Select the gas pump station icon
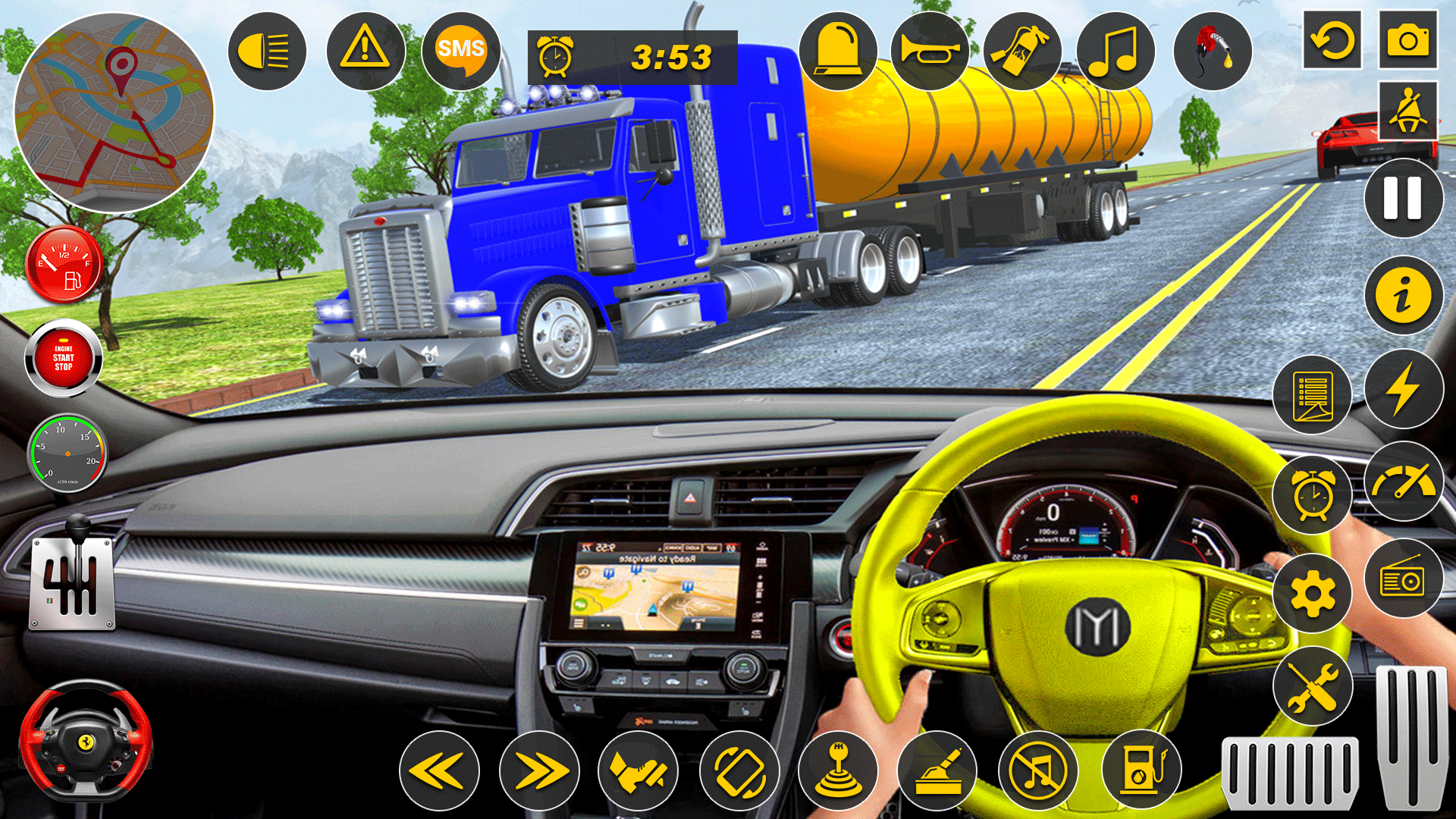The height and width of the screenshot is (819, 1456). [1141, 770]
